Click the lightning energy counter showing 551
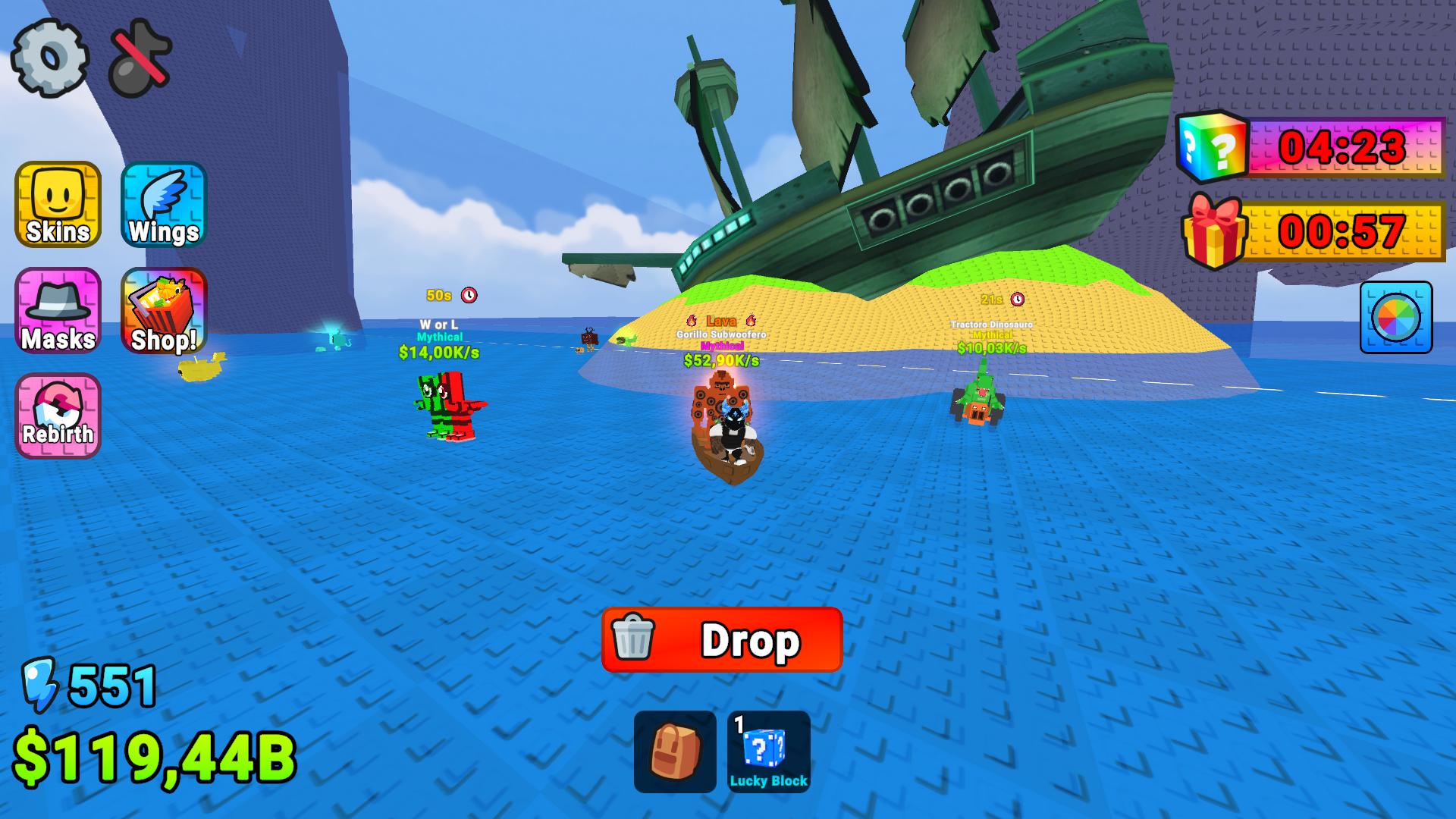 [91, 686]
